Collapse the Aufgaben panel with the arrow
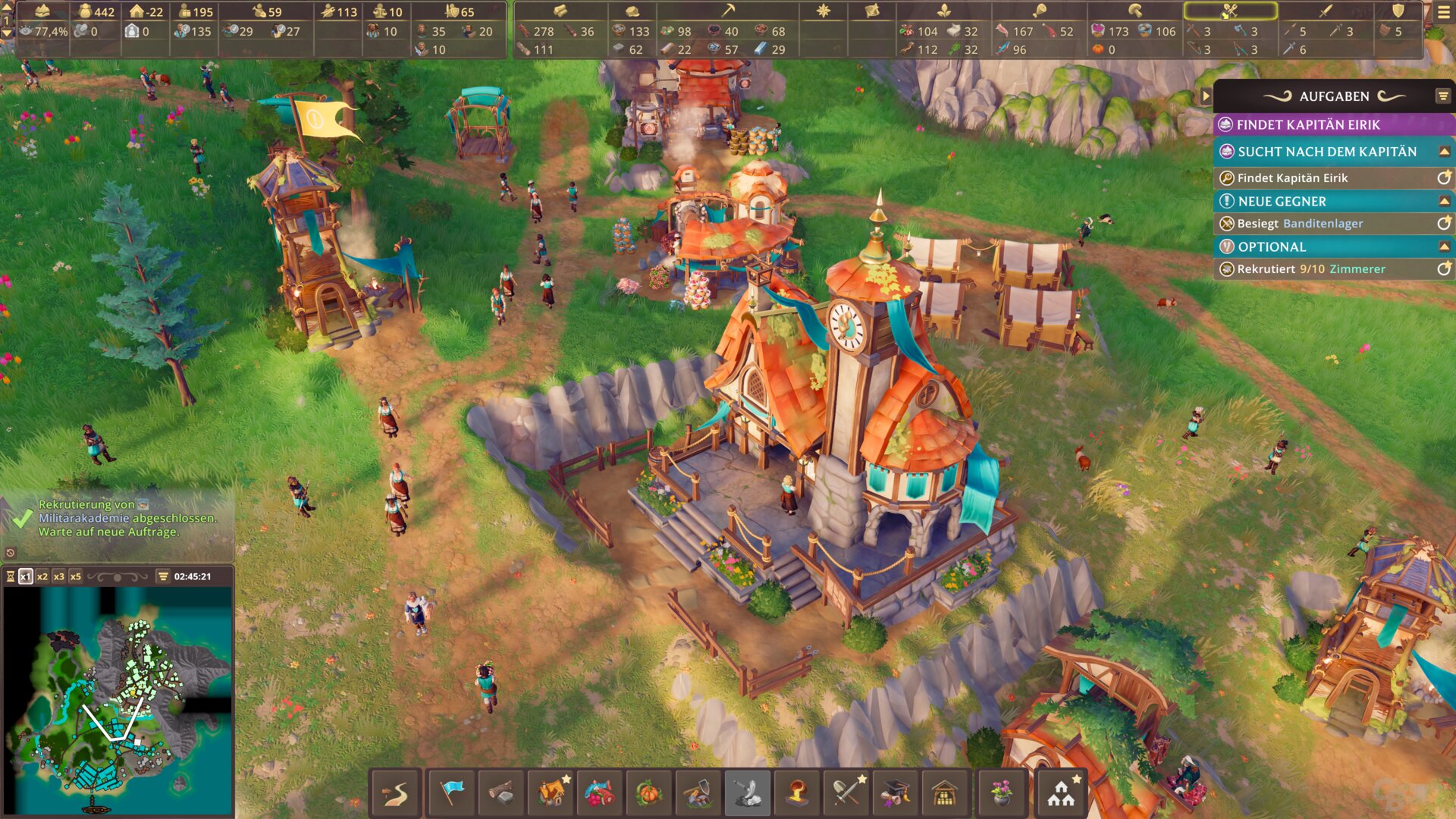Viewport: 1456px width, 819px height. click(1206, 96)
